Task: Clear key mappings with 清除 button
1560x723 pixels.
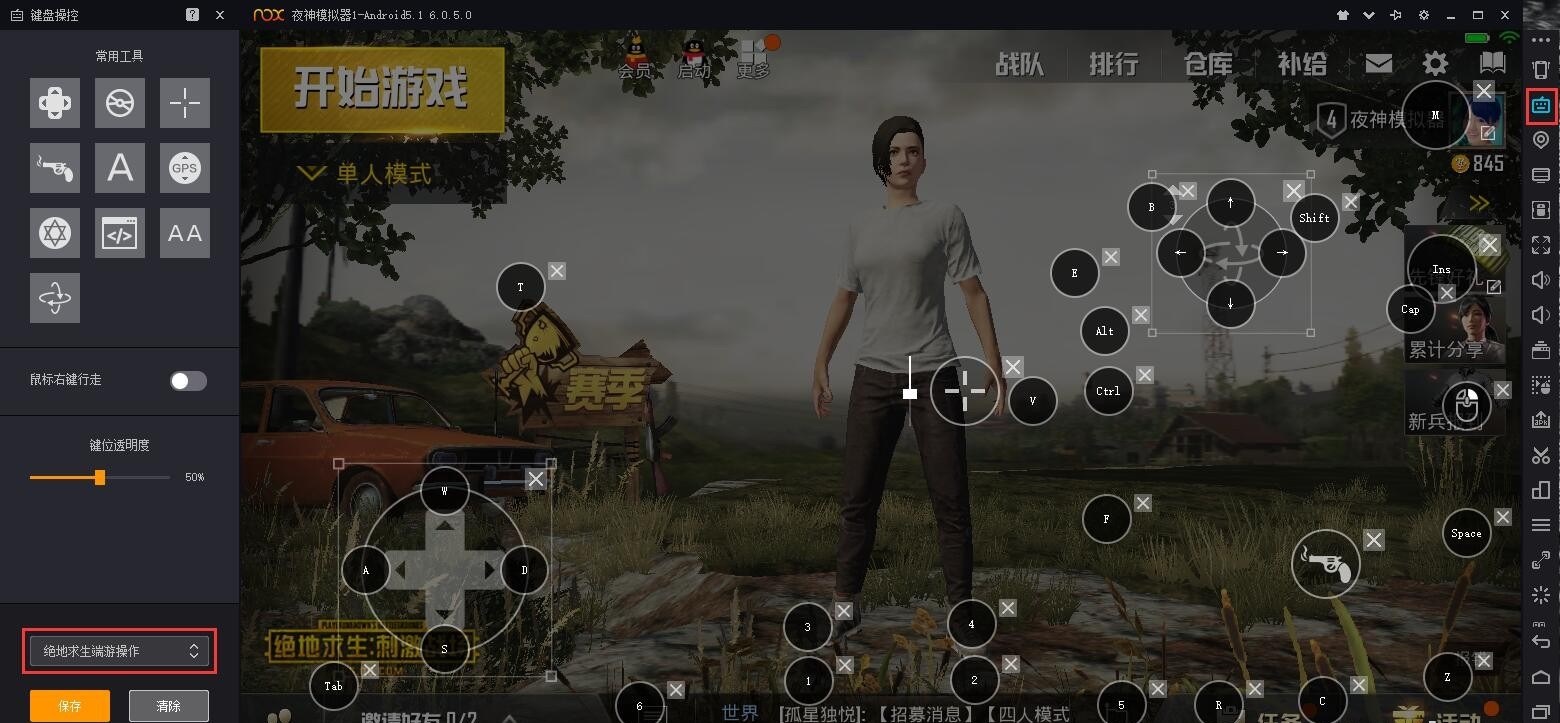Action: click(169, 705)
